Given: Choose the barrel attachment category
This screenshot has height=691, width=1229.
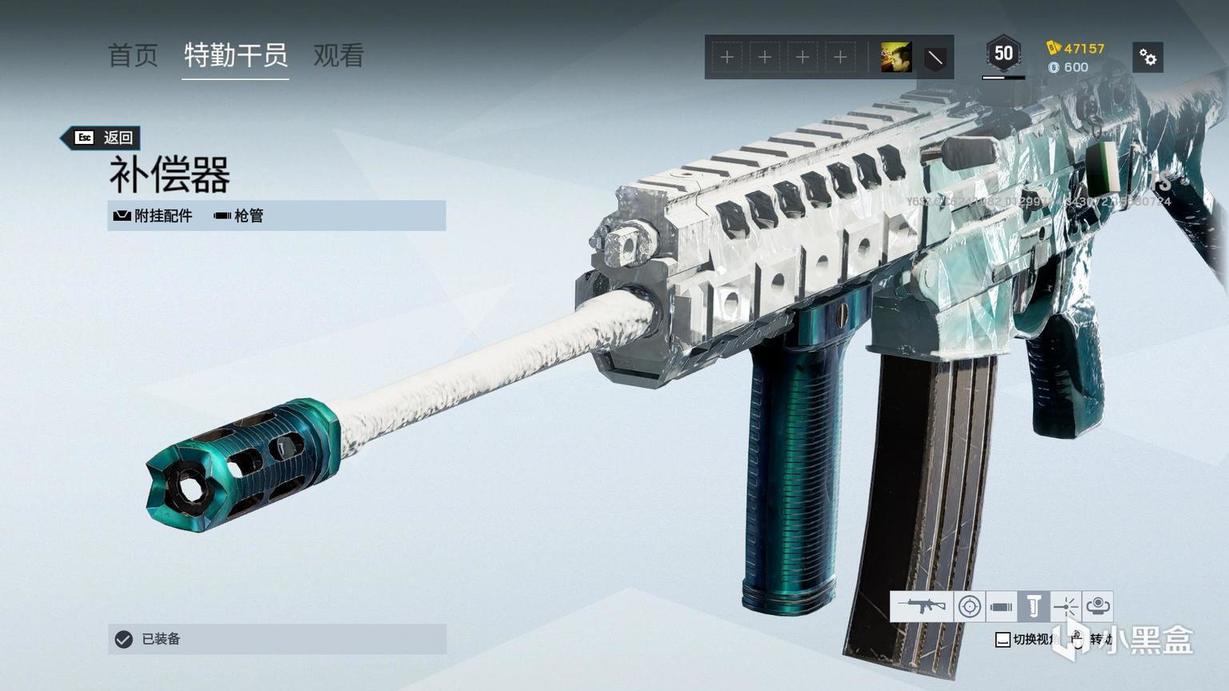Looking at the screenshot, I should tap(1001, 606).
